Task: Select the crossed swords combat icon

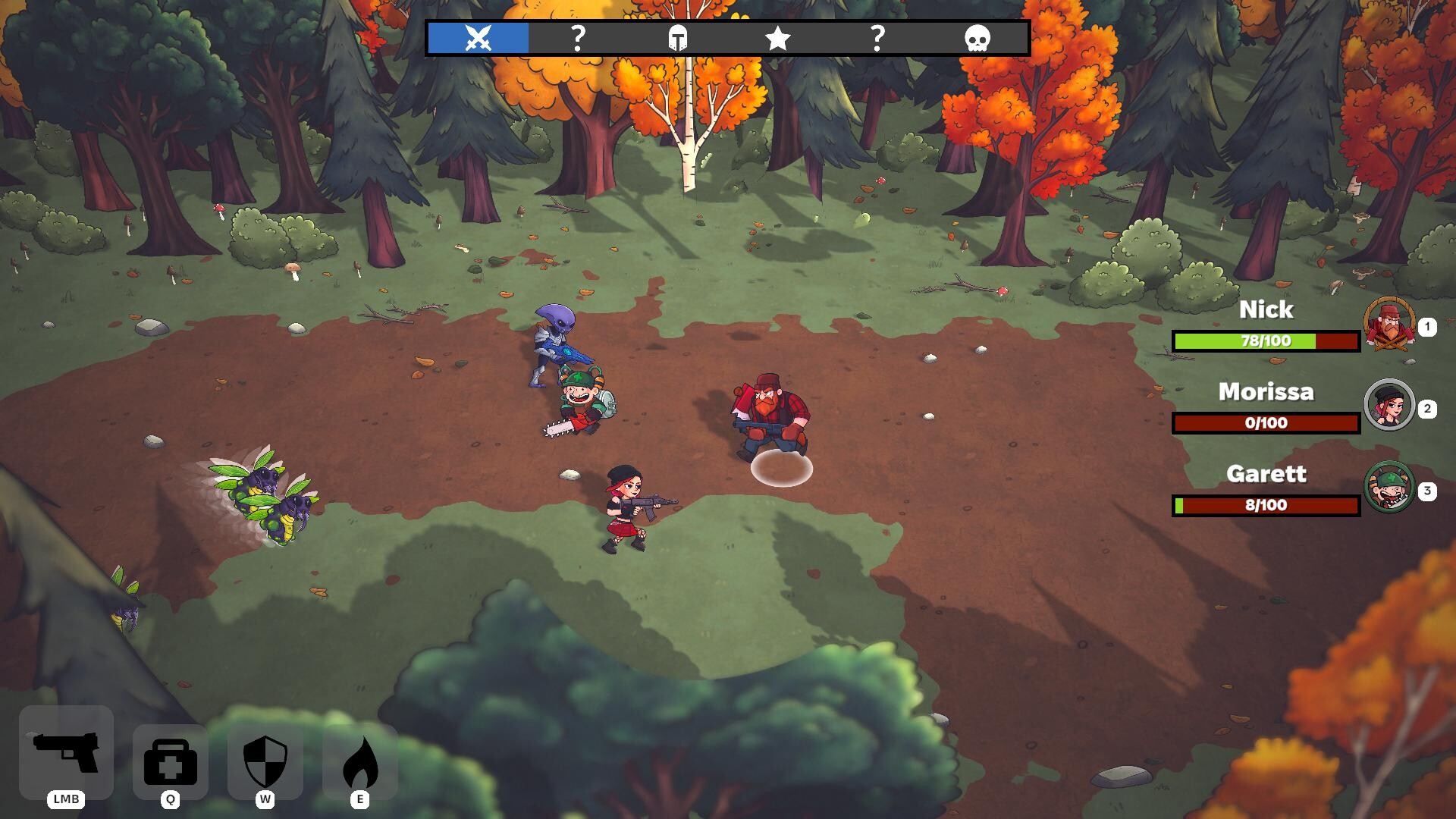Action: click(476, 39)
